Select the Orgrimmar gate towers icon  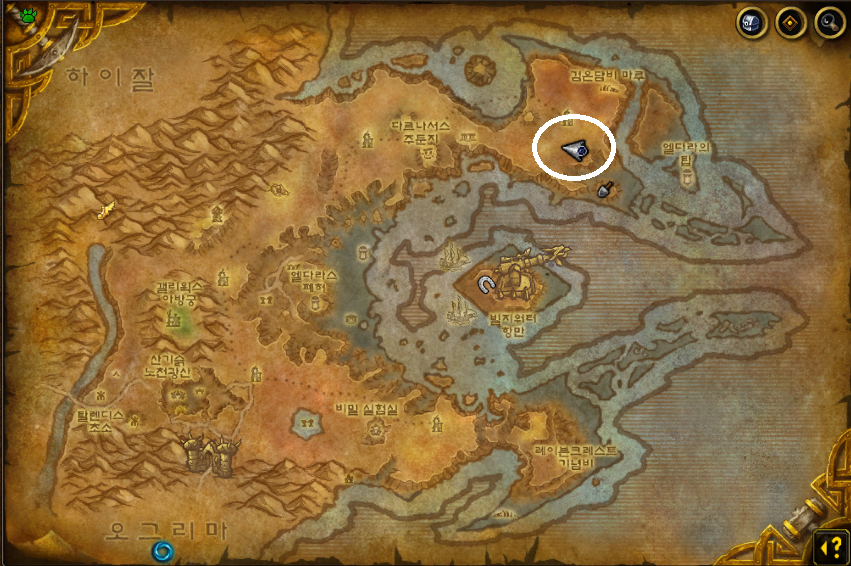tap(210, 455)
